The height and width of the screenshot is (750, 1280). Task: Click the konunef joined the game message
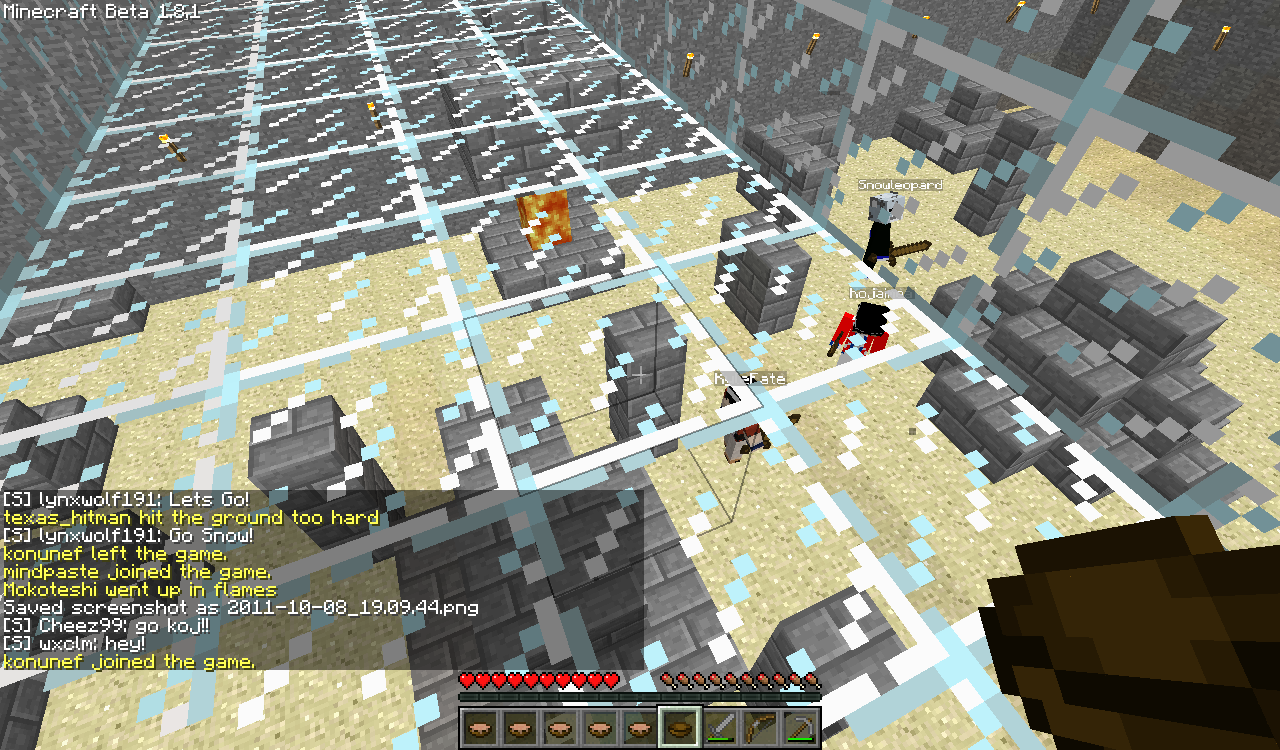[124, 661]
